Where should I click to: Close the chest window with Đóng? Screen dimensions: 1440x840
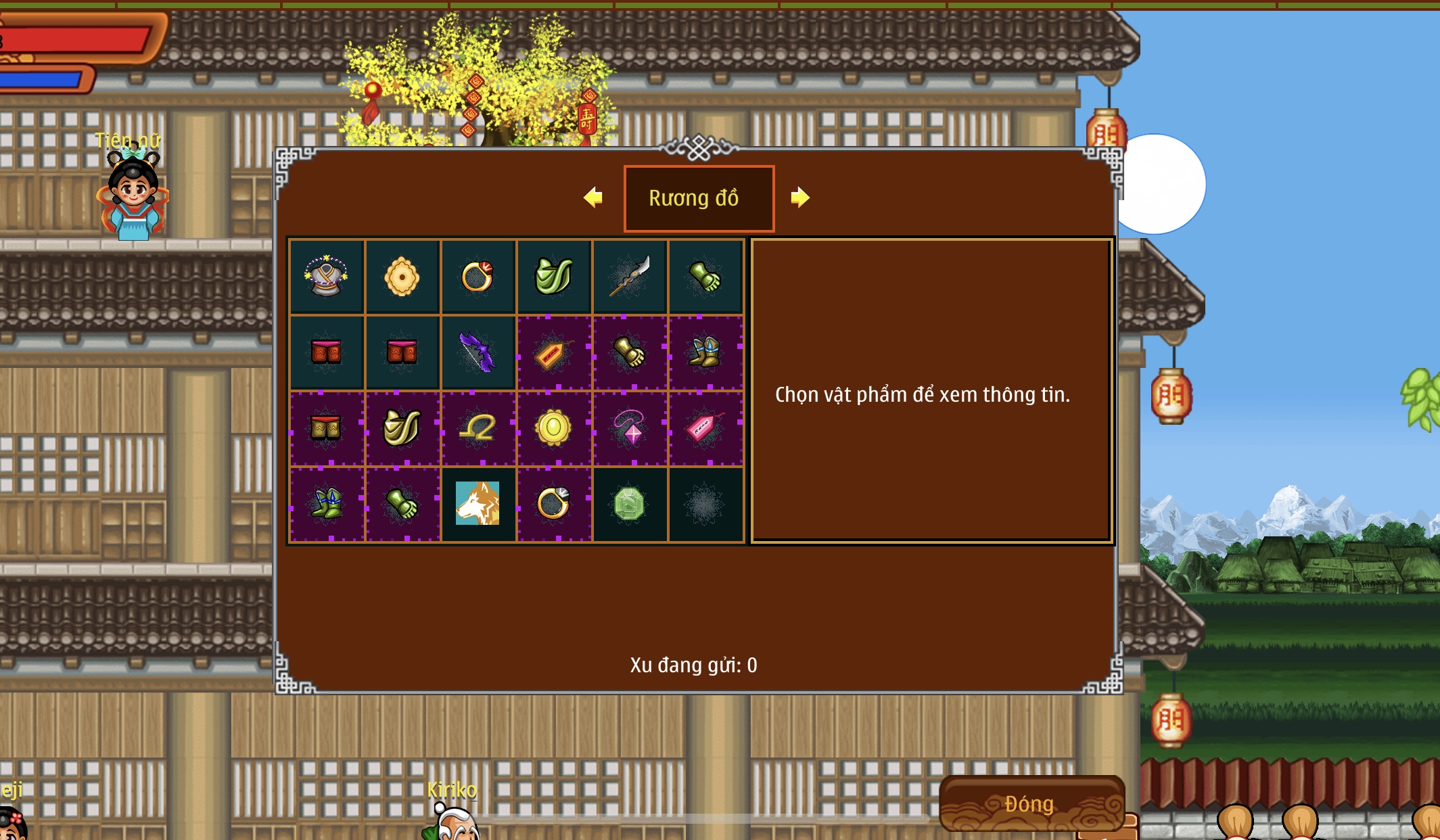pyautogui.click(x=1030, y=803)
